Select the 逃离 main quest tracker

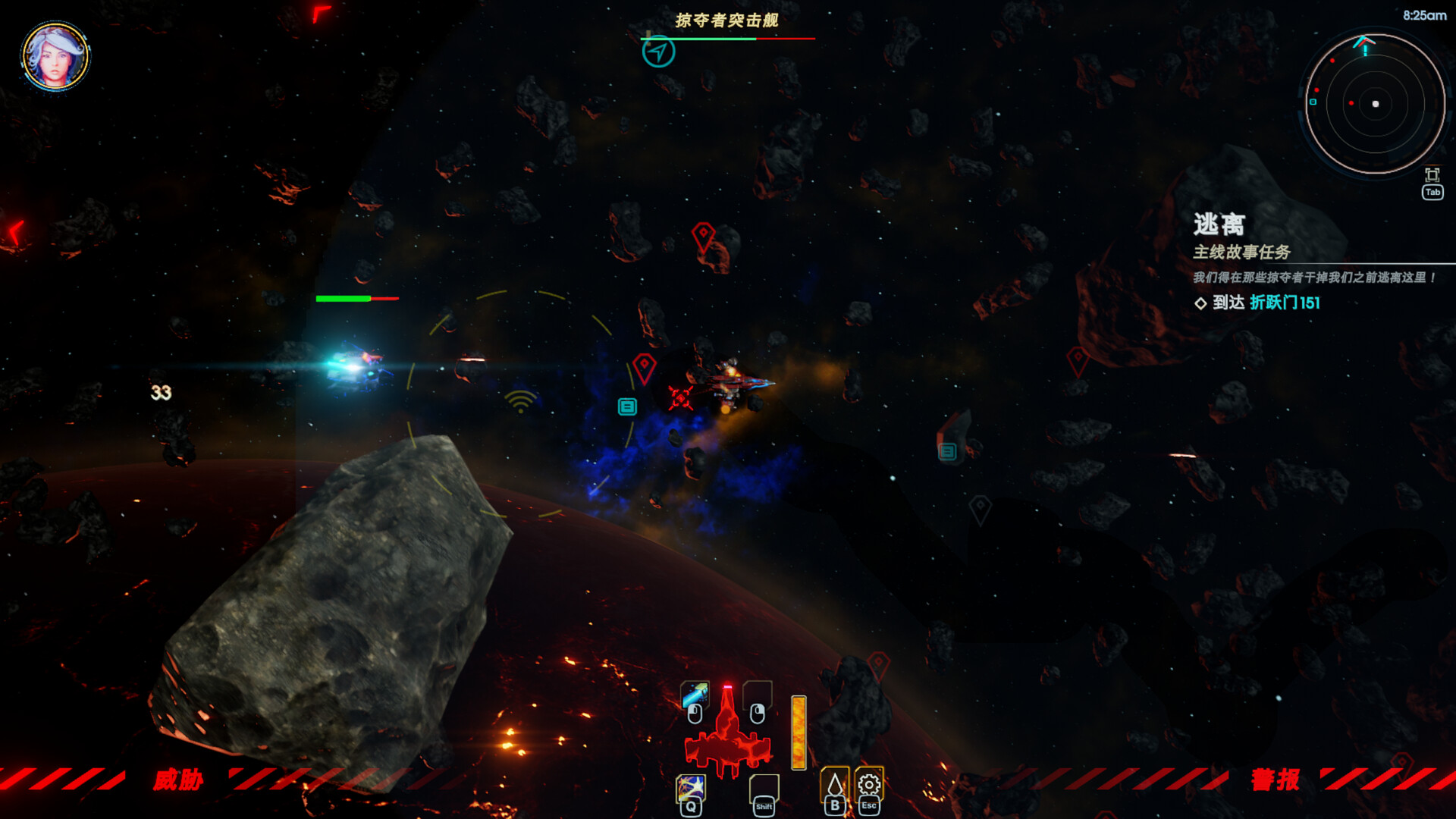coord(1219,224)
